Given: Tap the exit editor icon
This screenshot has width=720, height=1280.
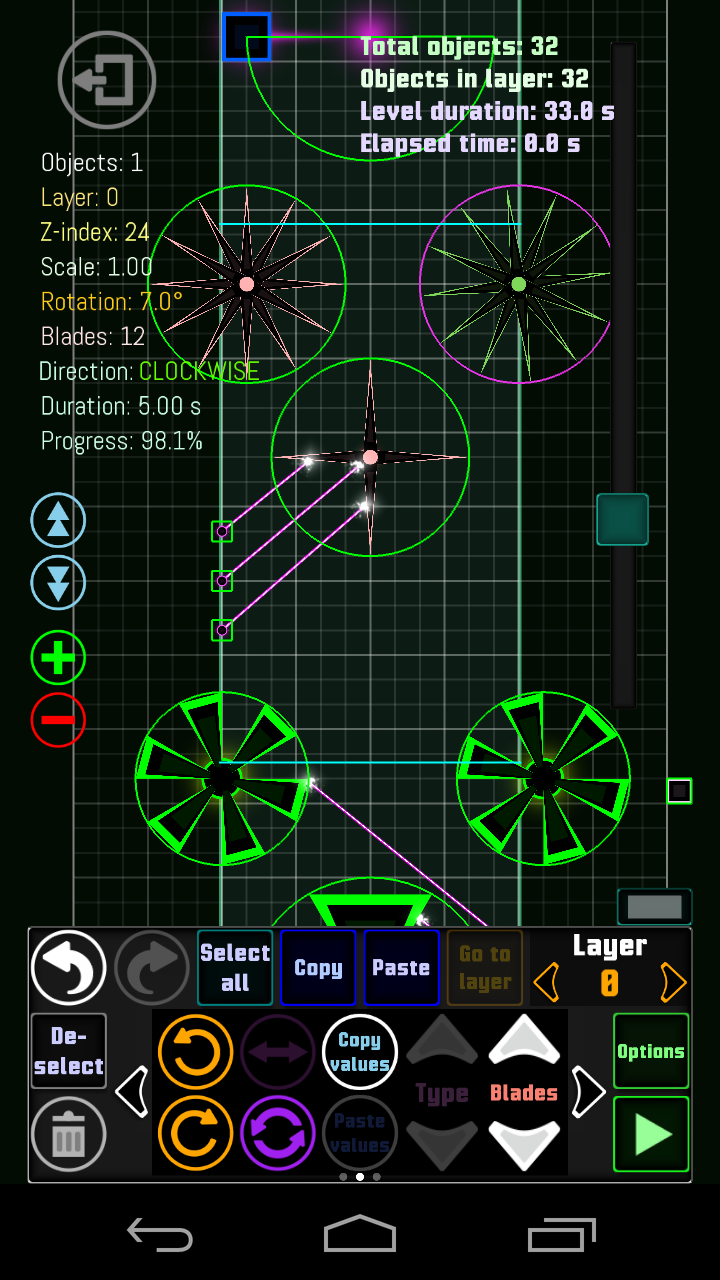Looking at the screenshot, I should pos(107,80).
